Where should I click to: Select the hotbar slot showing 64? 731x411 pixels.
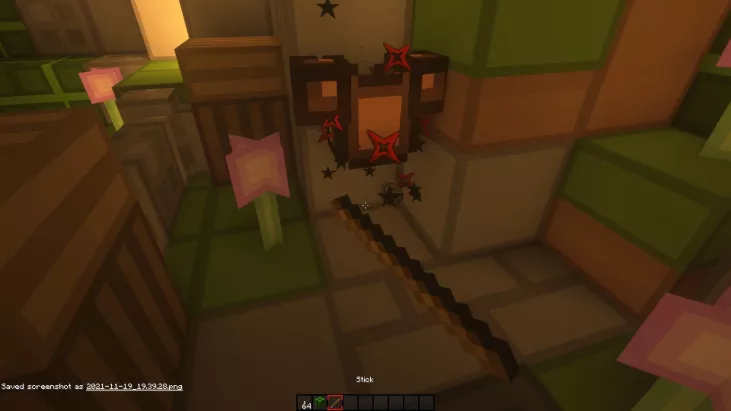tap(305, 402)
